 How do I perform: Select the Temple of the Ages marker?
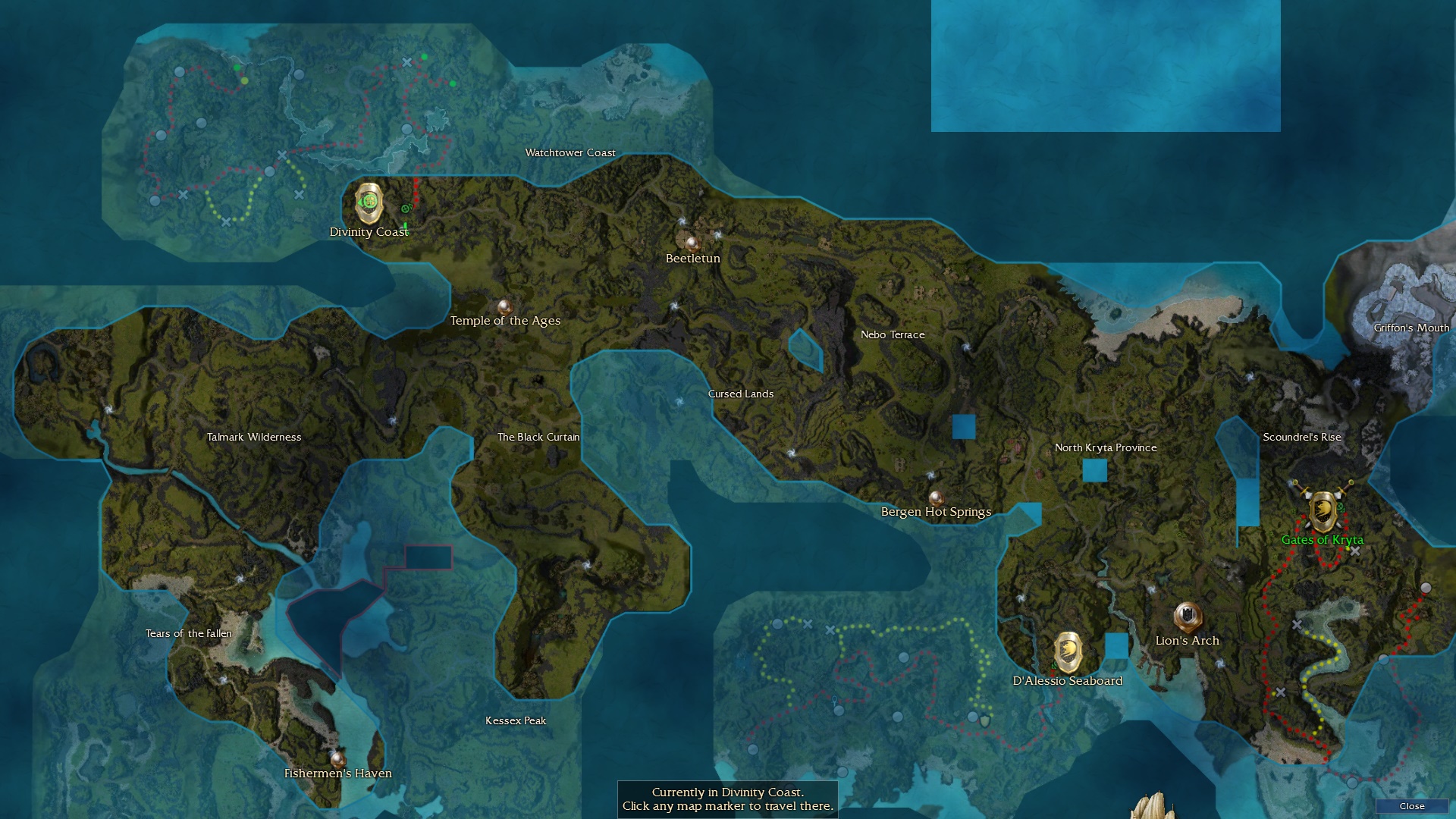(504, 307)
